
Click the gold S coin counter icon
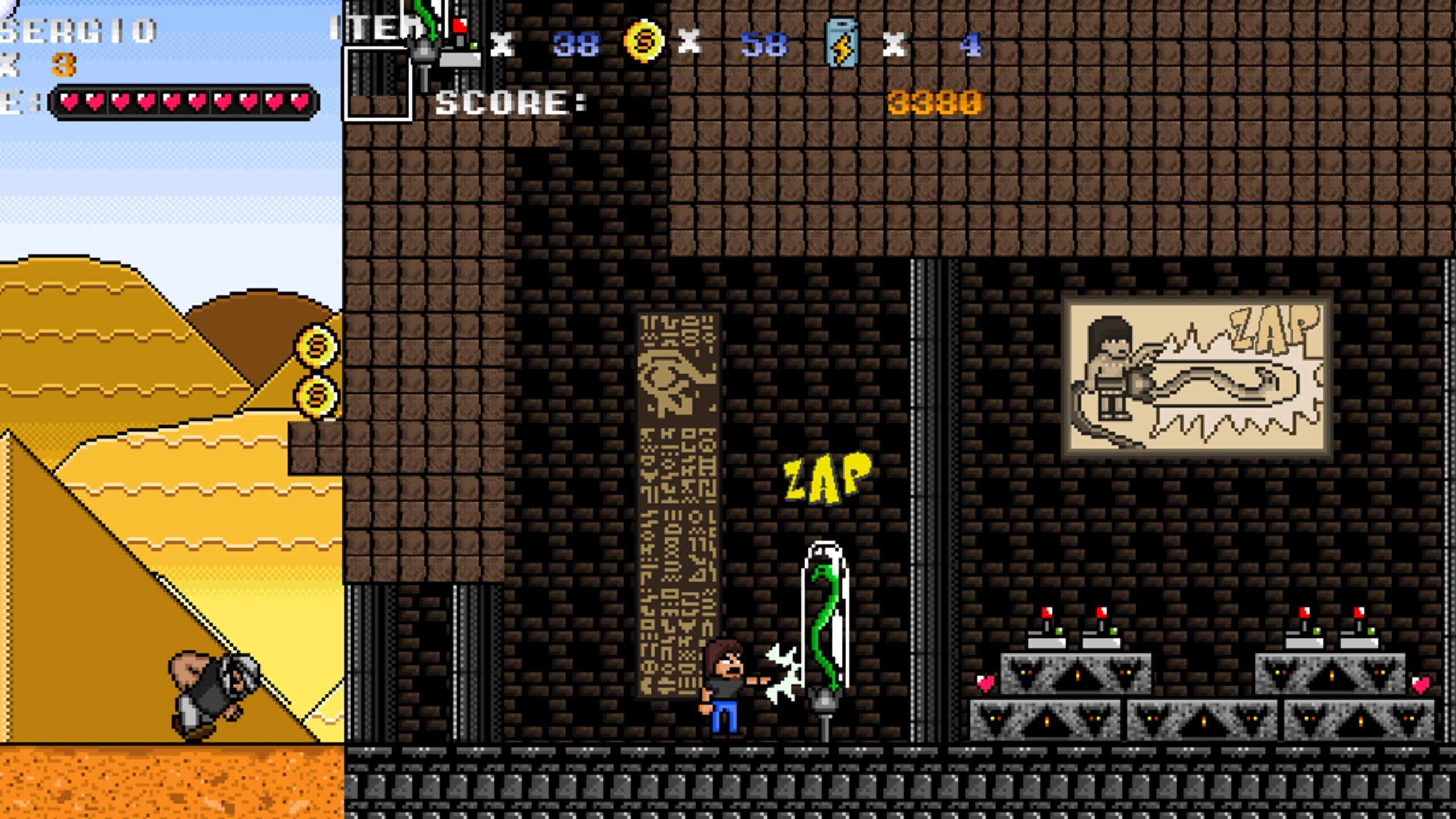(644, 42)
